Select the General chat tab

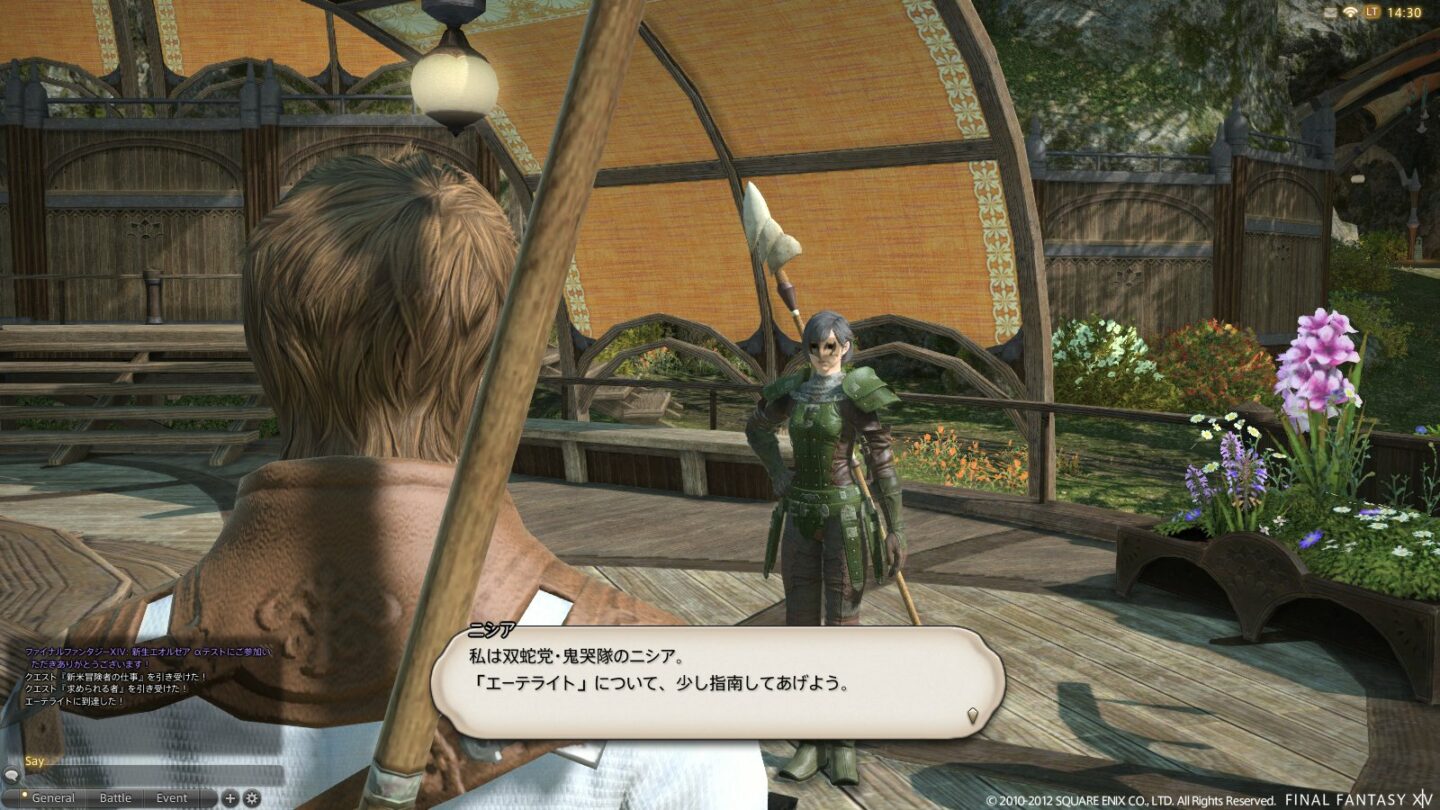(55, 798)
